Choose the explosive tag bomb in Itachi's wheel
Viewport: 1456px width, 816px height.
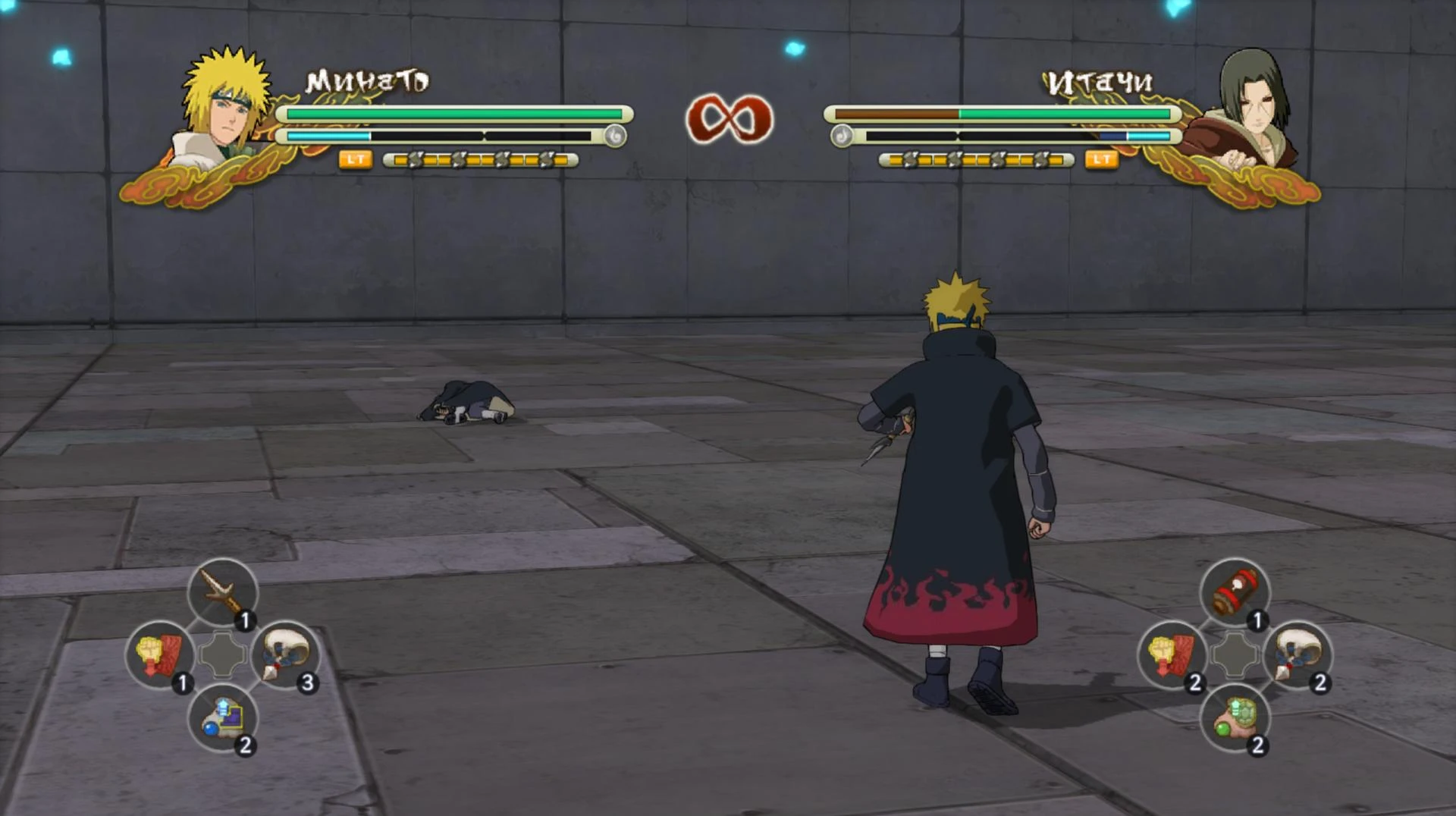pos(1235,595)
